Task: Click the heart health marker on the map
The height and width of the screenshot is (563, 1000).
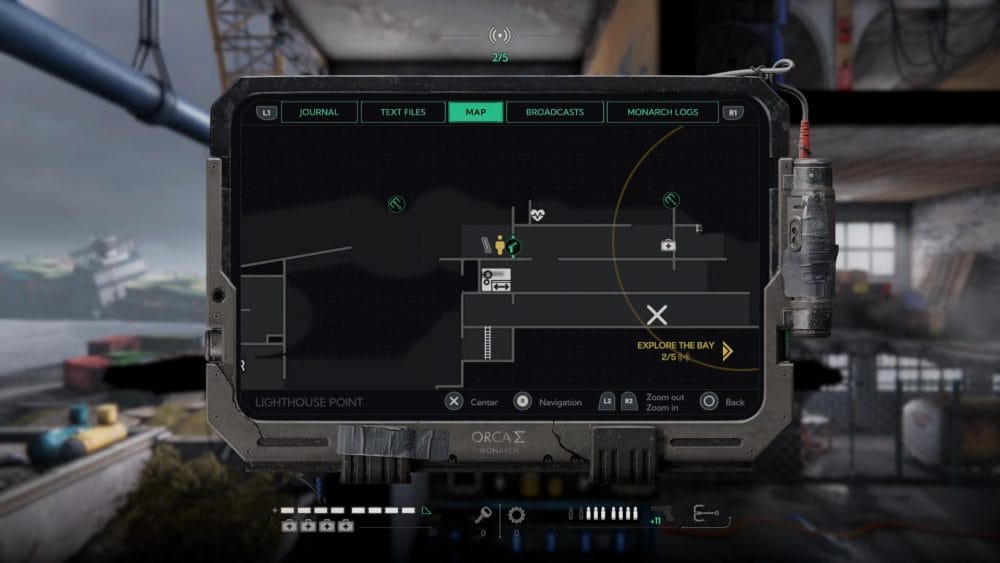Action: click(537, 214)
